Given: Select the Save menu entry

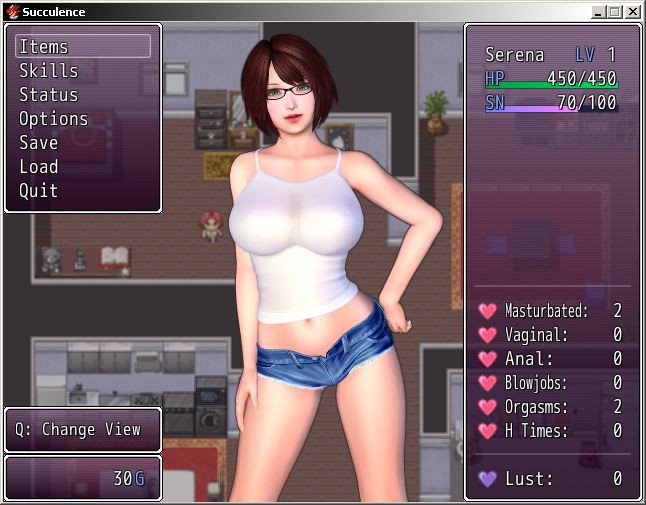Looking at the screenshot, I should point(39,143).
